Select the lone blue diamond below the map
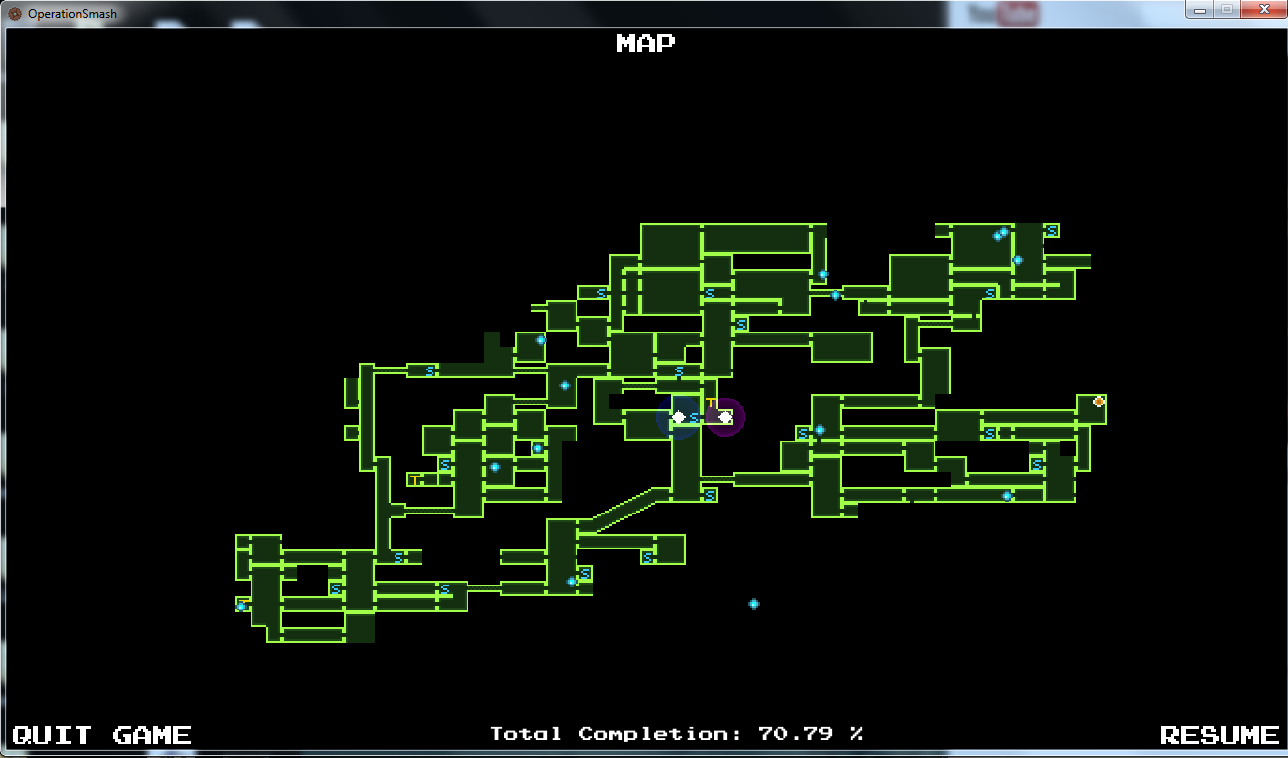 point(754,604)
